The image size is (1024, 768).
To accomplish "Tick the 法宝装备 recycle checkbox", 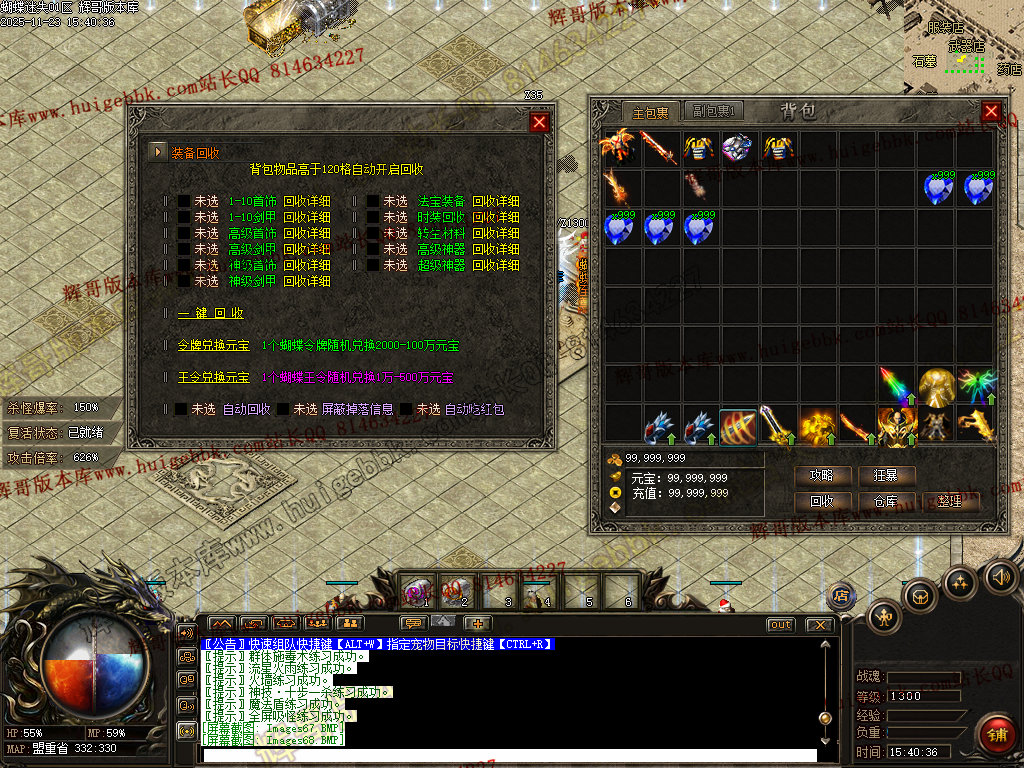I will pos(373,201).
